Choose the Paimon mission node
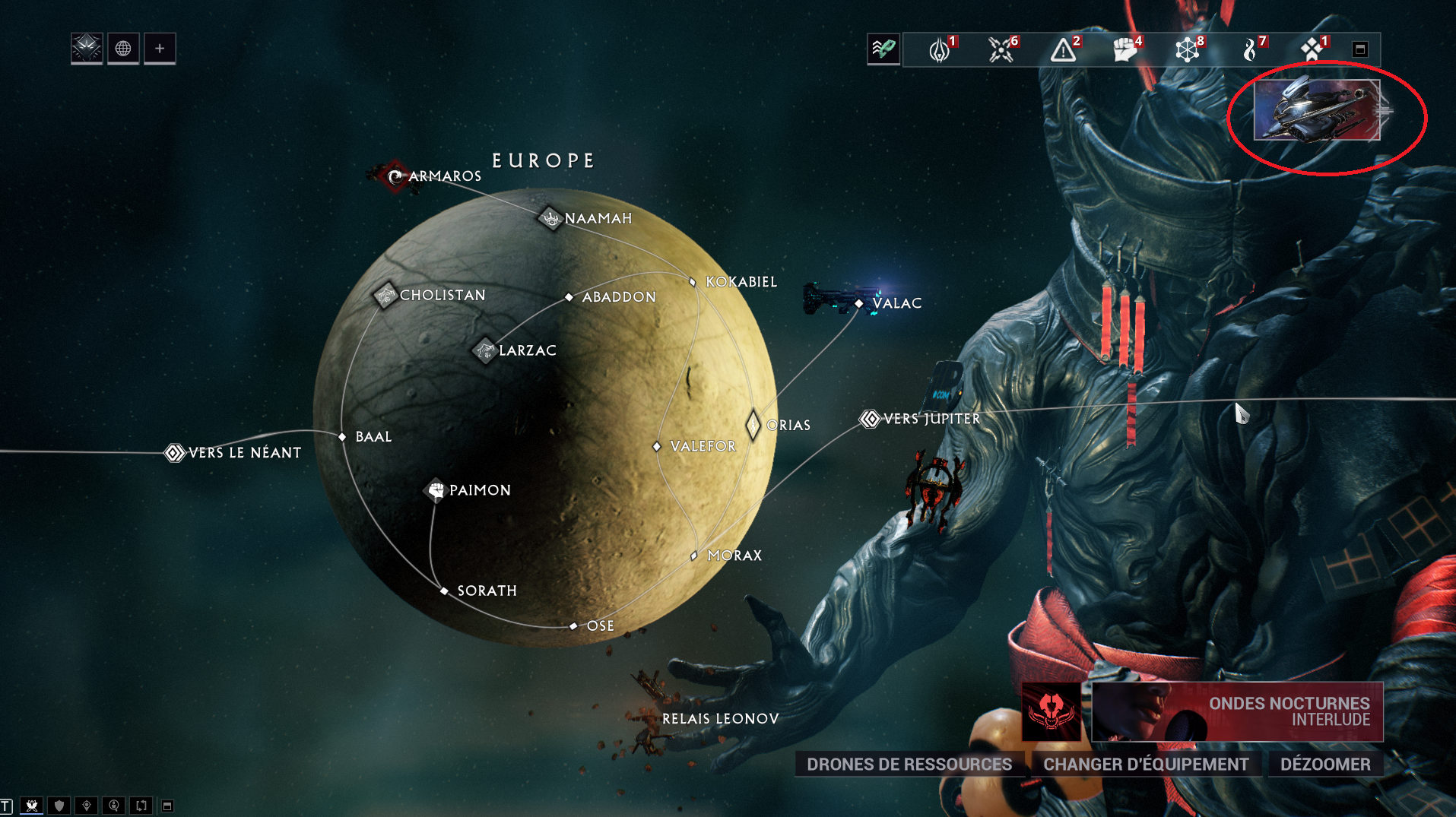 point(436,490)
